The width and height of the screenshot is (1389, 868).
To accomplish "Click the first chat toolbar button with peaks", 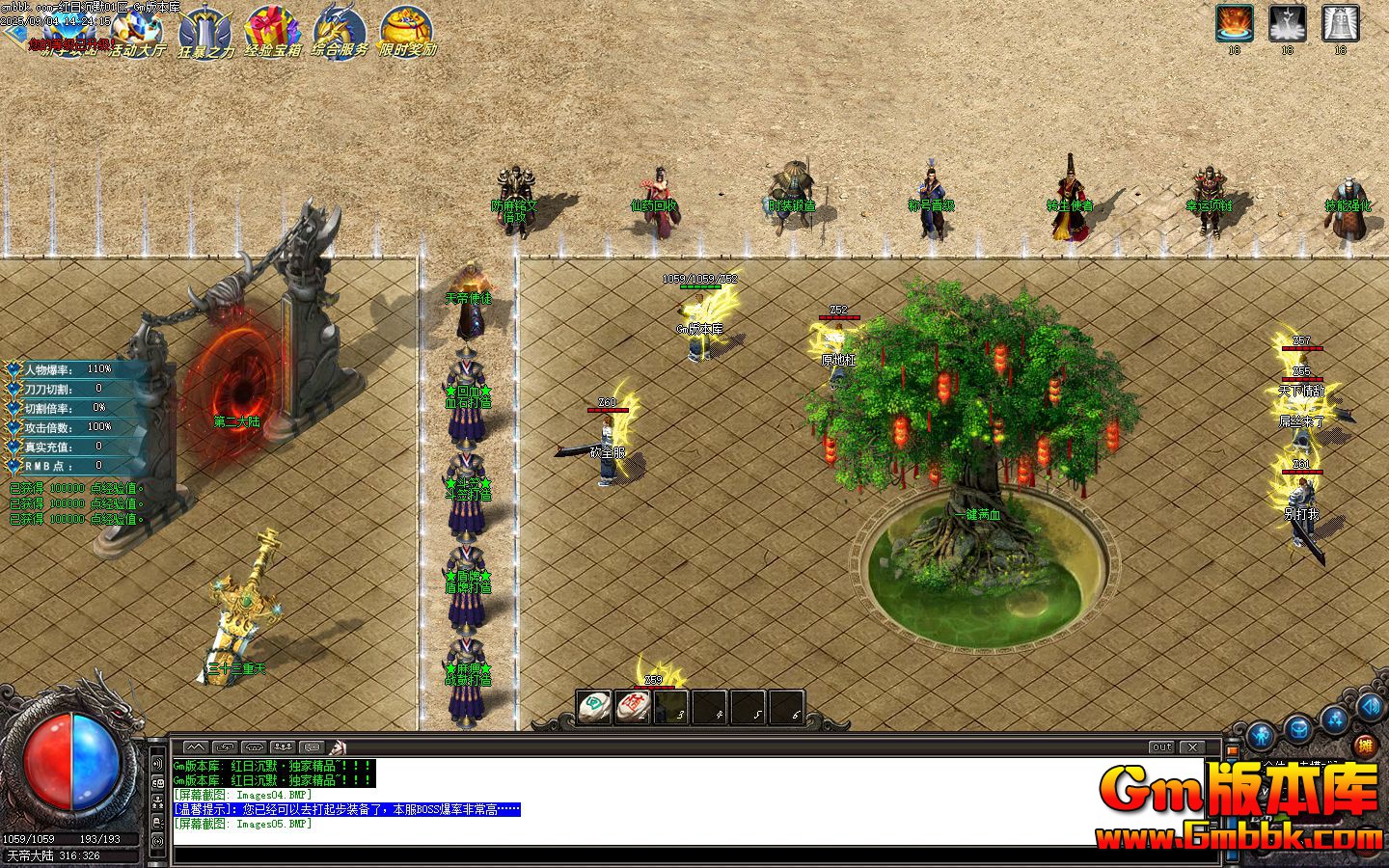I will tap(195, 747).
